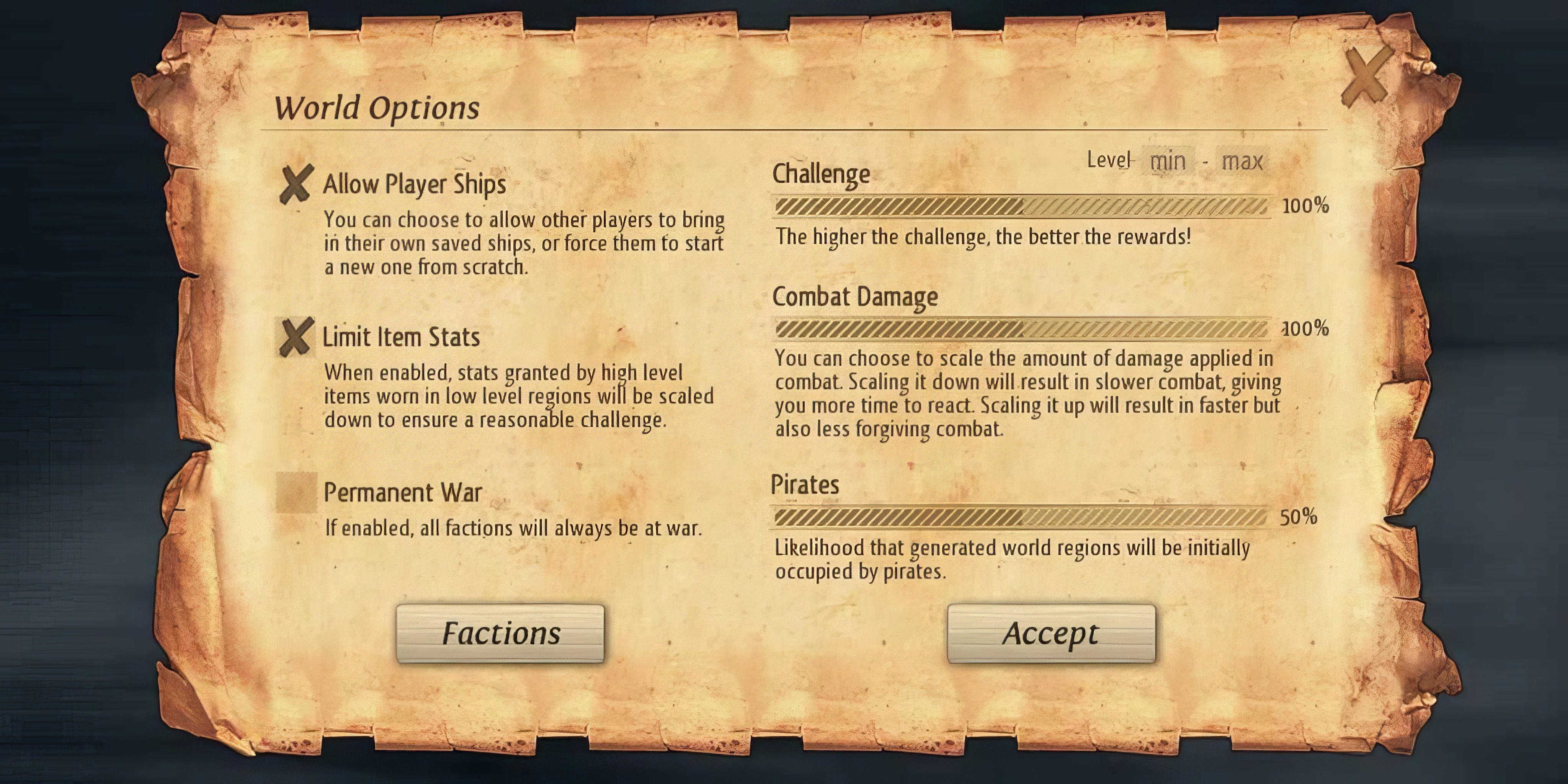Click the Combat Damage label
This screenshot has height=784, width=1568.
[855, 296]
